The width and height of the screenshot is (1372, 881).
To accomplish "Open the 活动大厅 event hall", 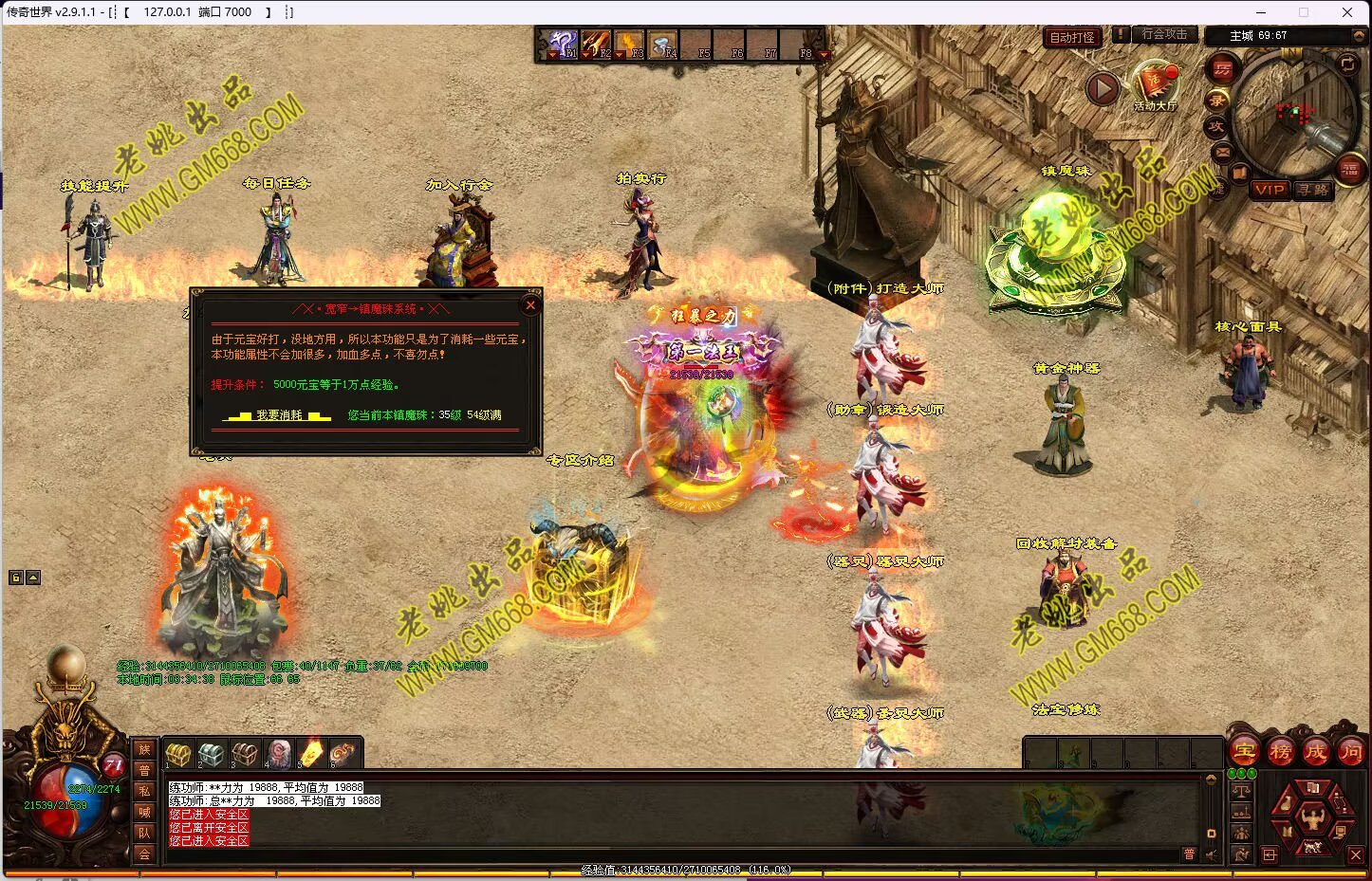I will point(1155,83).
